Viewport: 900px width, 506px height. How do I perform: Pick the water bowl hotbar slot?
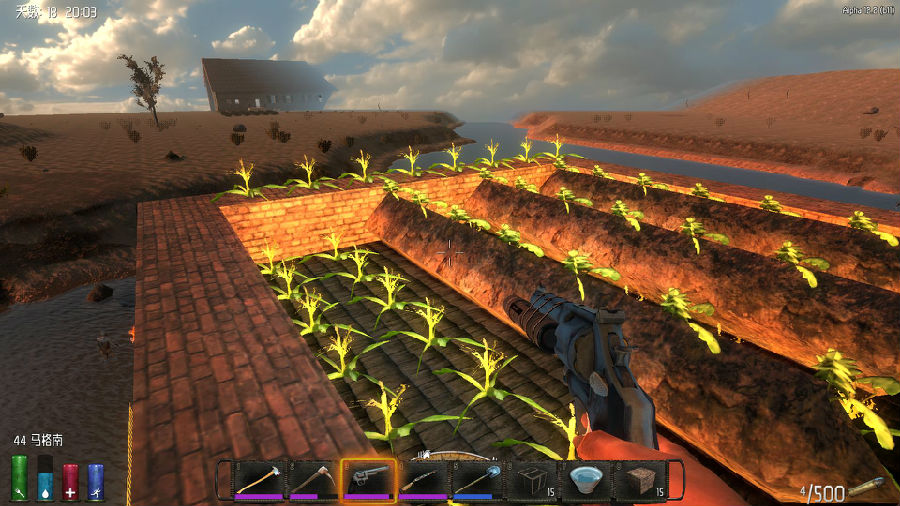(x=586, y=480)
